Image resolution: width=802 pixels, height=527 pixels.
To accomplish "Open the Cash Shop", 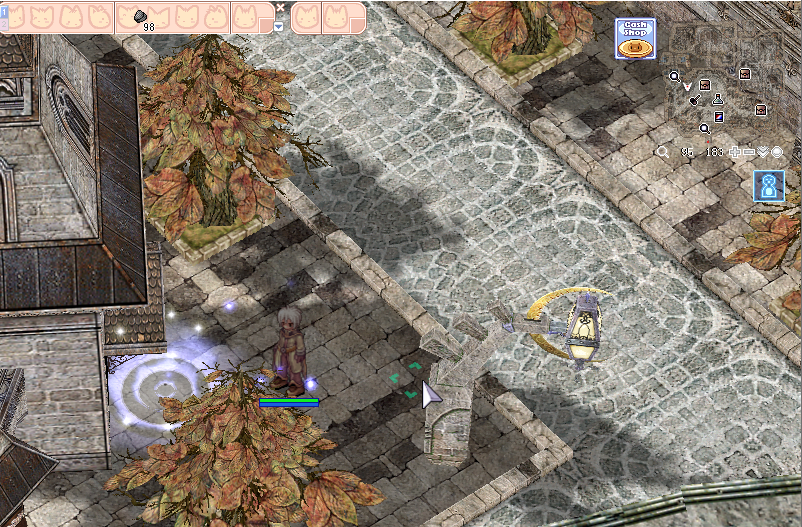I will point(635,39).
